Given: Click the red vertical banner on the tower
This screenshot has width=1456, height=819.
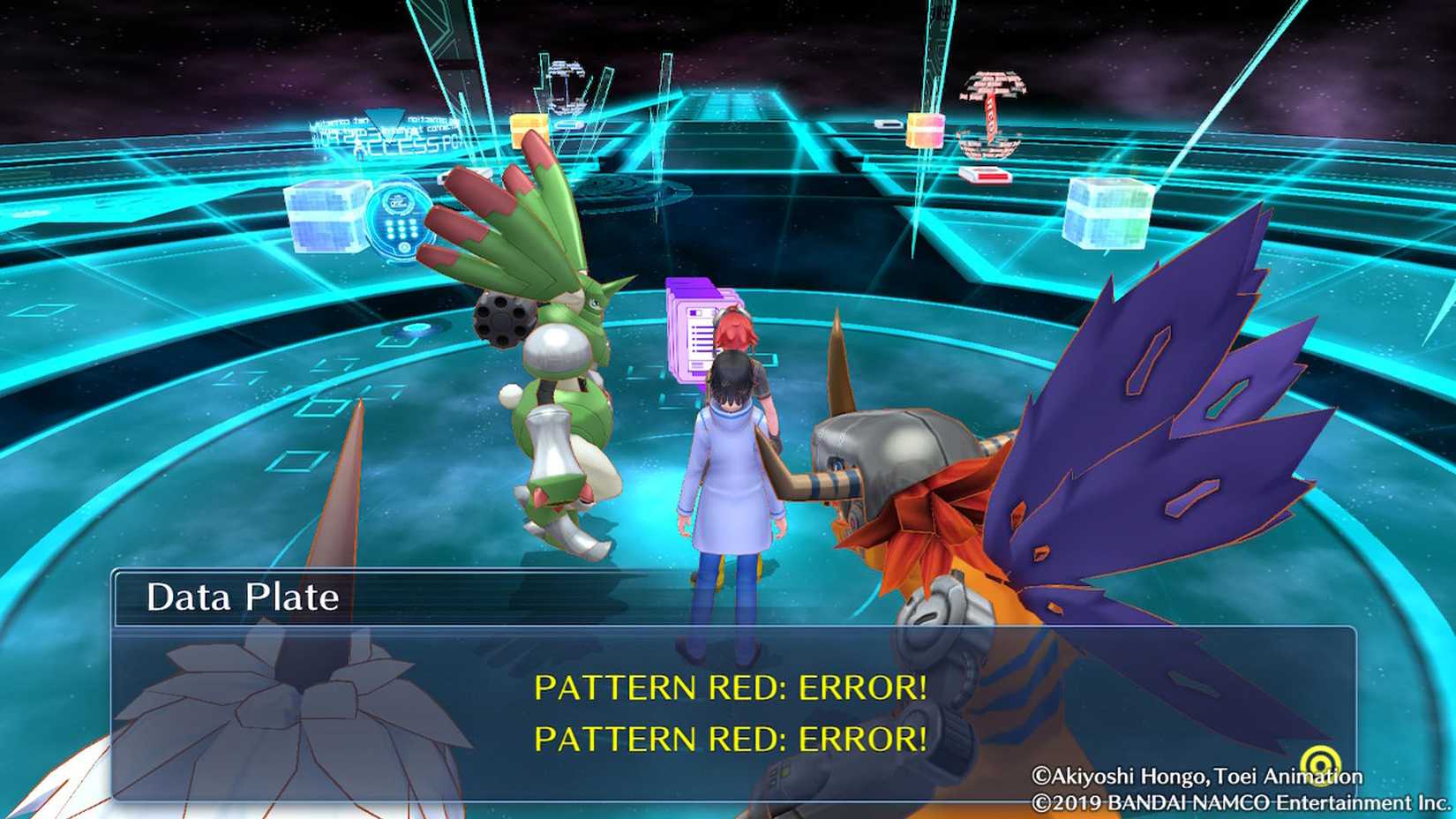Looking at the screenshot, I should point(992,119).
